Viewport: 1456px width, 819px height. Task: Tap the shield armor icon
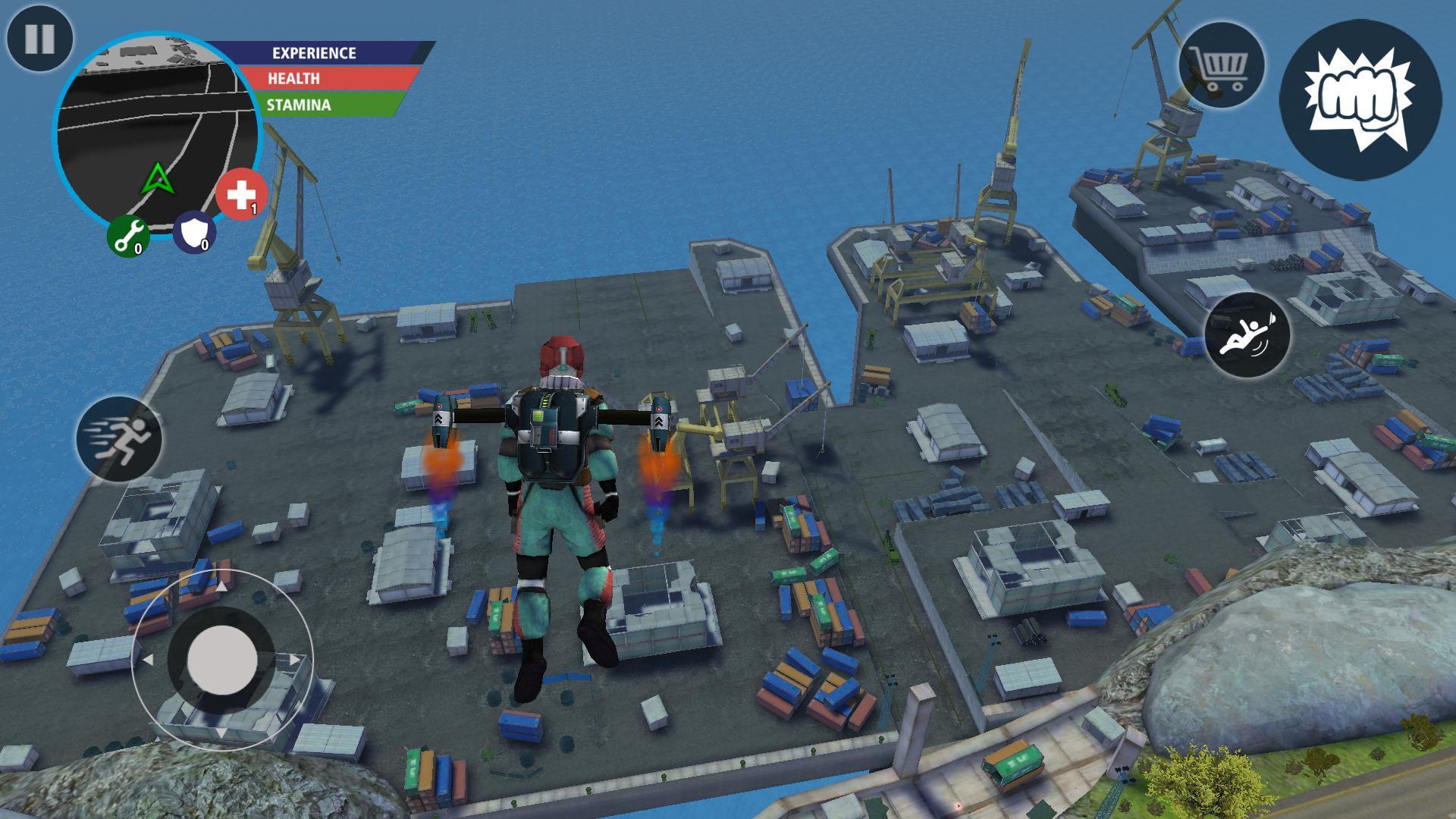pyautogui.click(x=196, y=231)
